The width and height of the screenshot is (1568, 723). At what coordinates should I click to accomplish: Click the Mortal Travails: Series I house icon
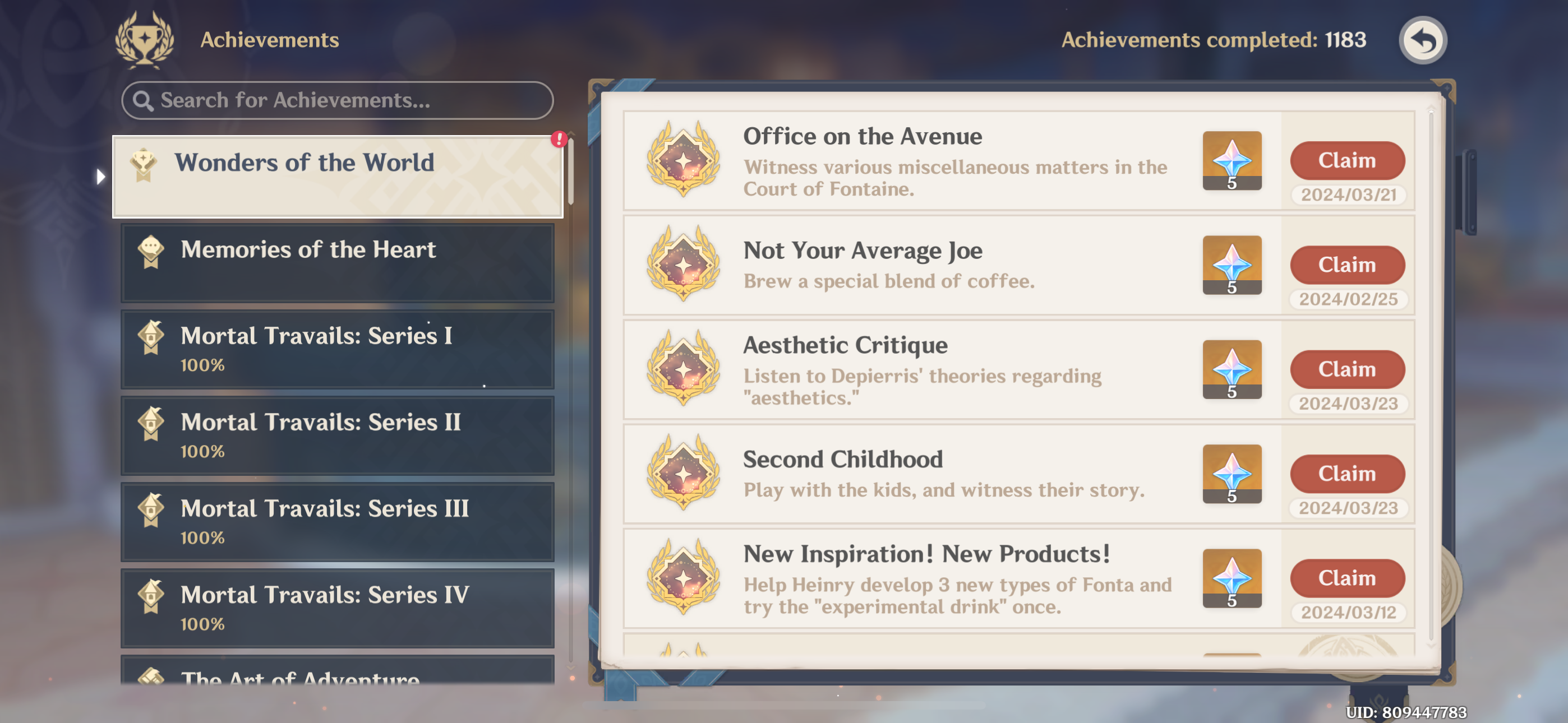tap(151, 335)
